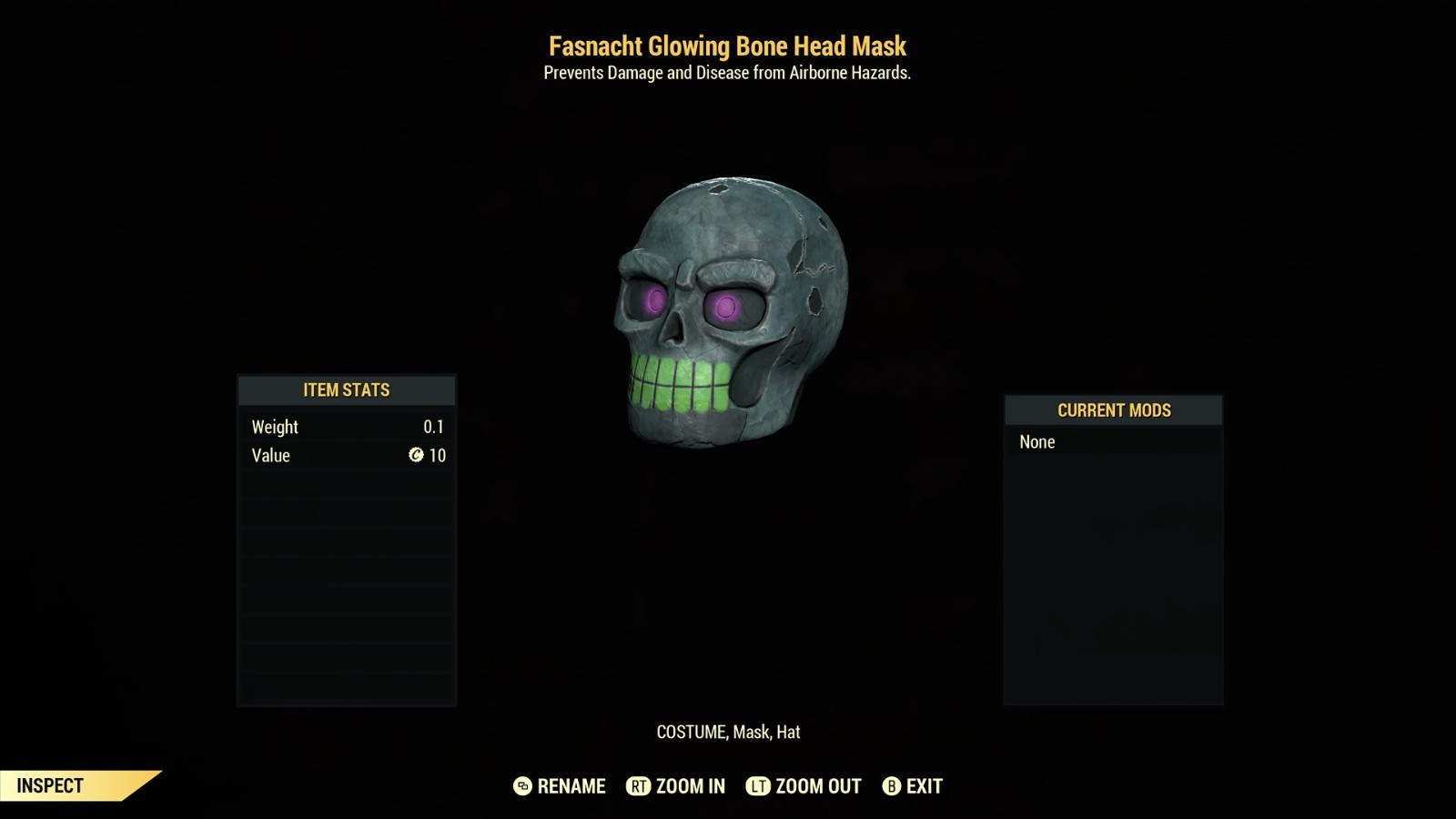Click the B button icon beside EXIT
This screenshot has height=819, width=1456.
coord(891,786)
